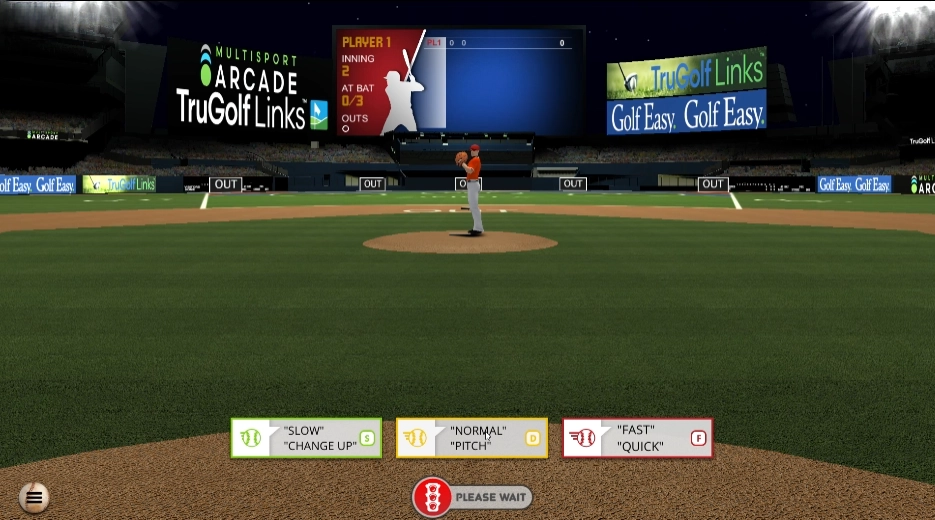Open the hamburger menu icon

click(34, 496)
